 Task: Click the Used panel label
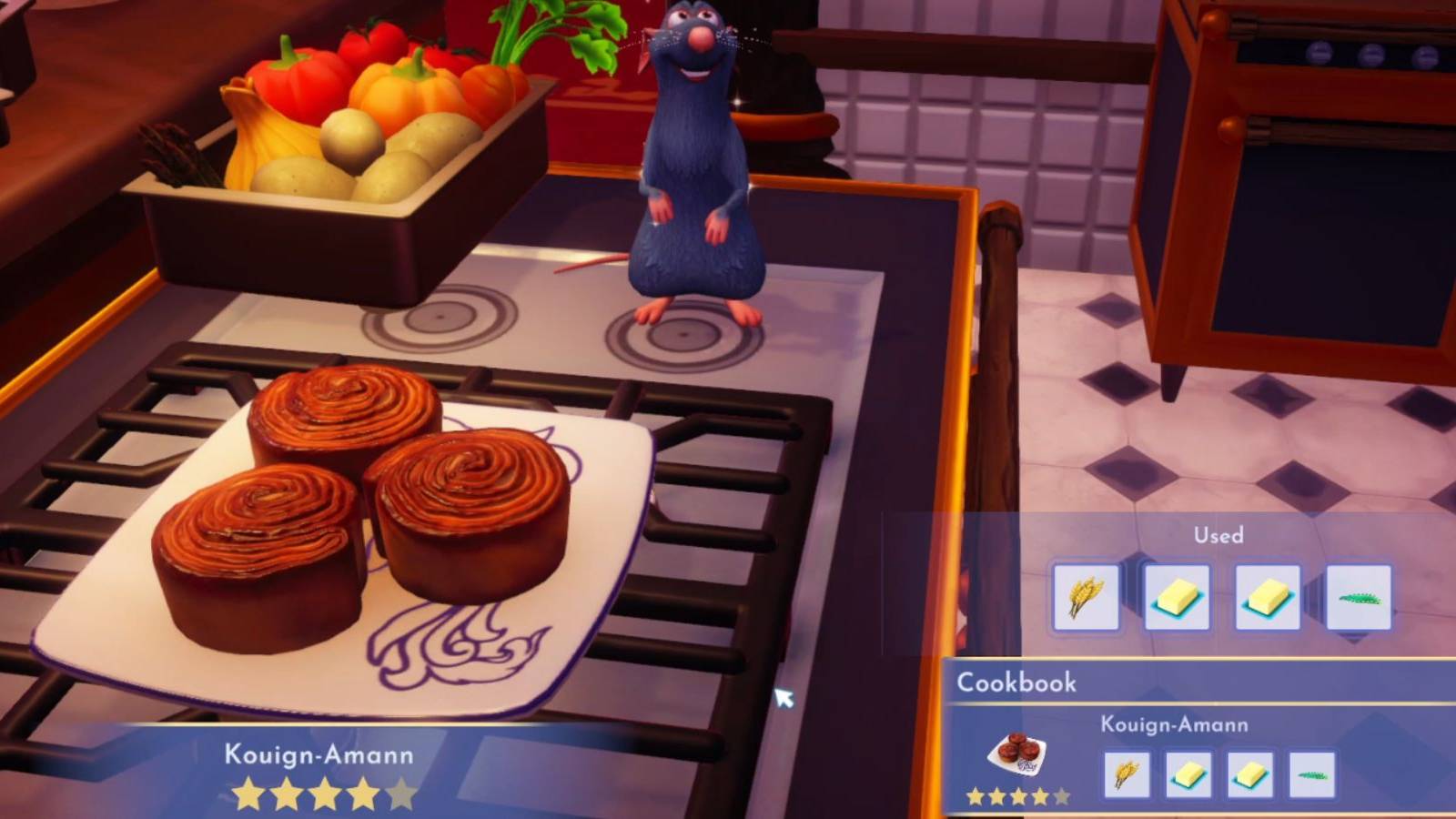[1218, 536]
